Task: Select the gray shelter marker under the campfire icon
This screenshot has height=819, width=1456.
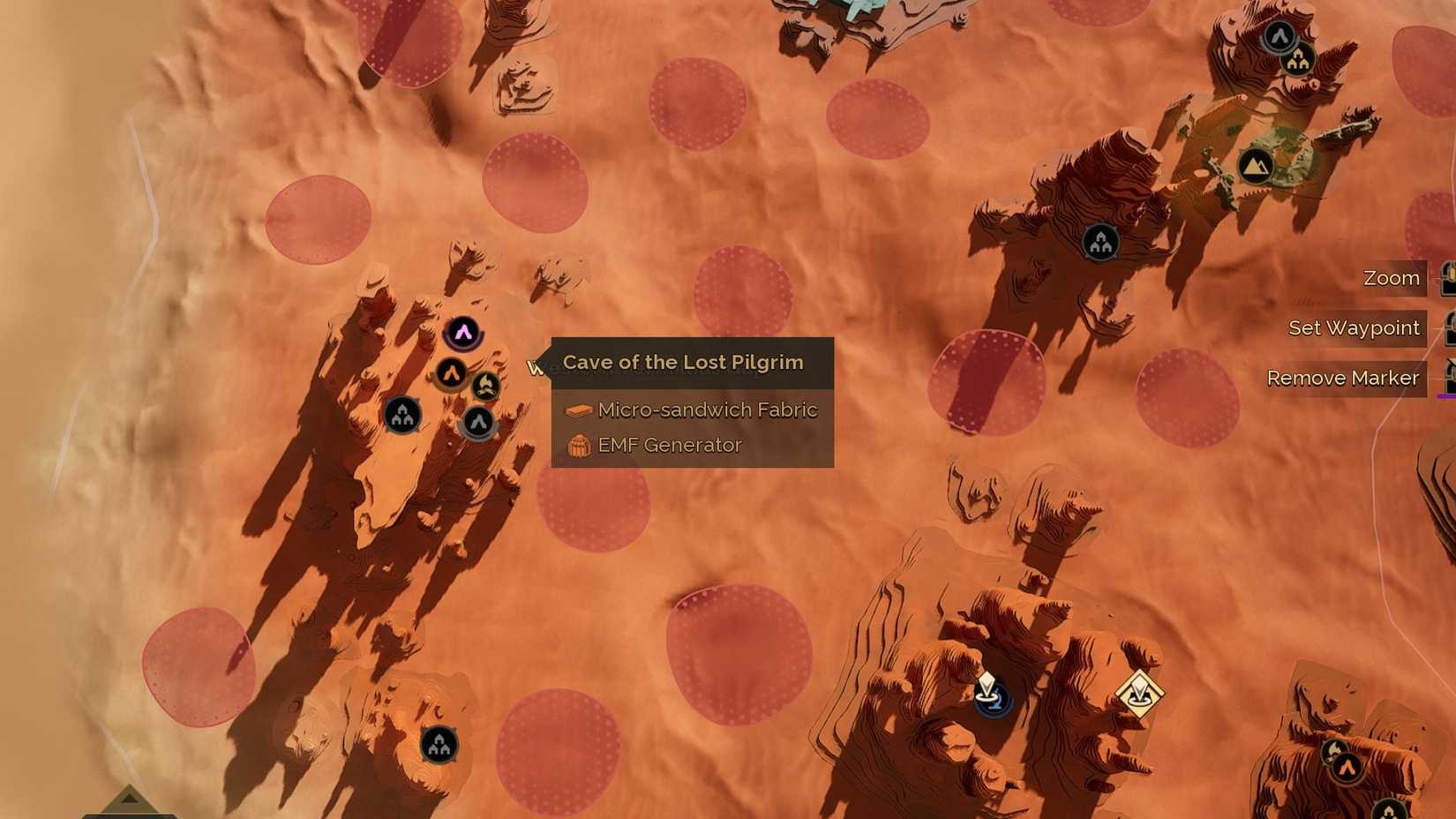Action: point(479,422)
